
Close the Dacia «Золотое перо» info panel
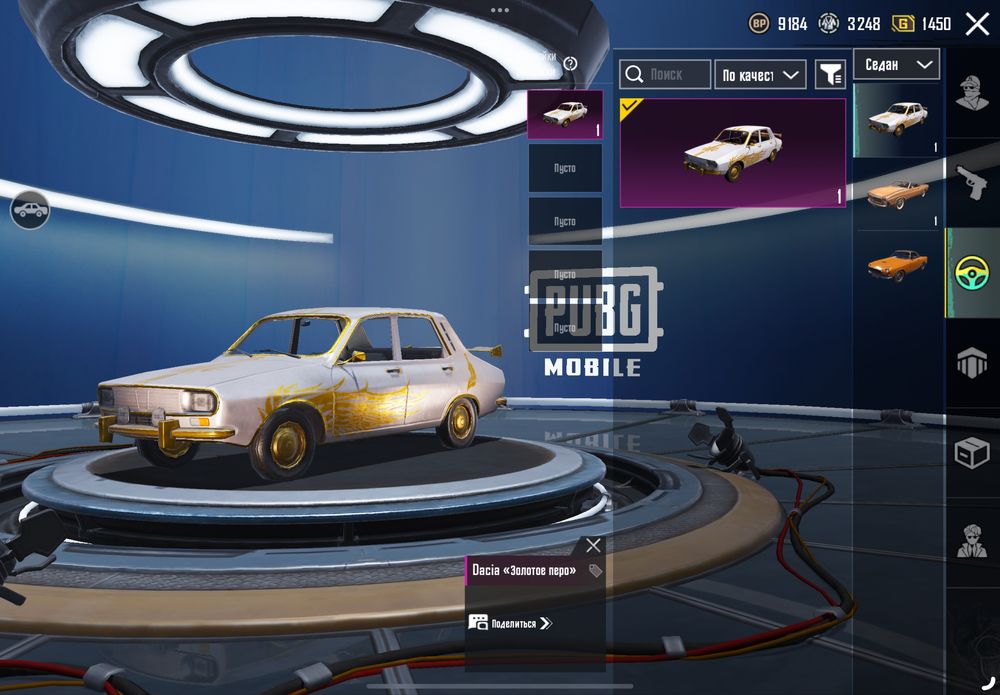pyautogui.click(x=593, y=545)
